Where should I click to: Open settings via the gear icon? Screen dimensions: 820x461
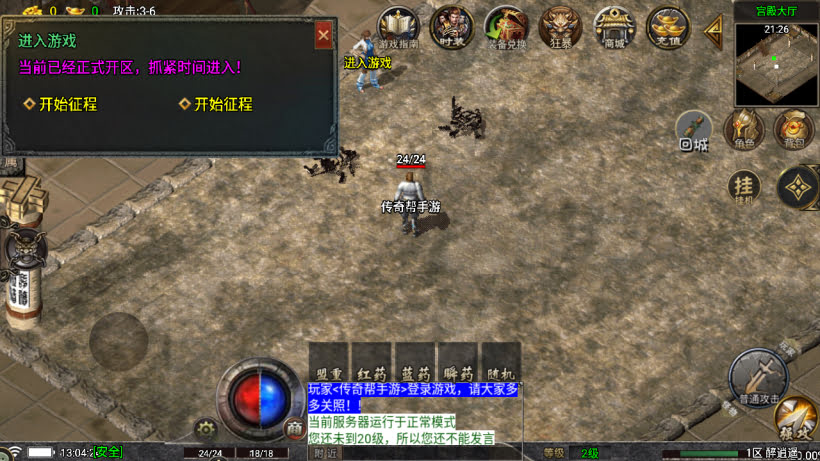click(206, 430)
